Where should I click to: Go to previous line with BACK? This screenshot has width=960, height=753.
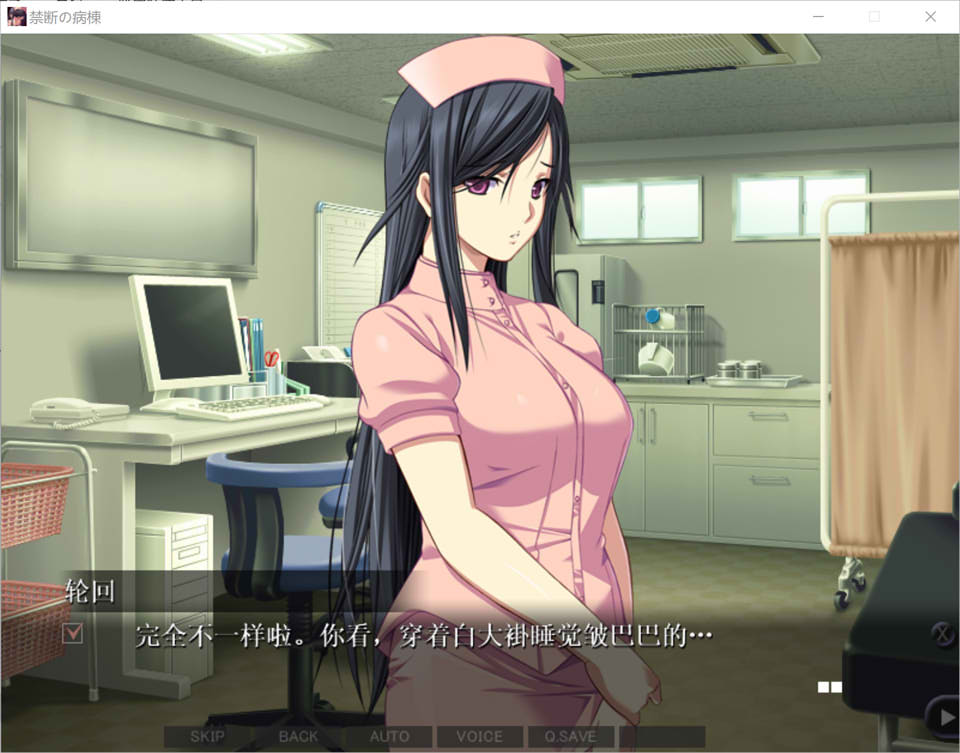click(x=298, y=737)
